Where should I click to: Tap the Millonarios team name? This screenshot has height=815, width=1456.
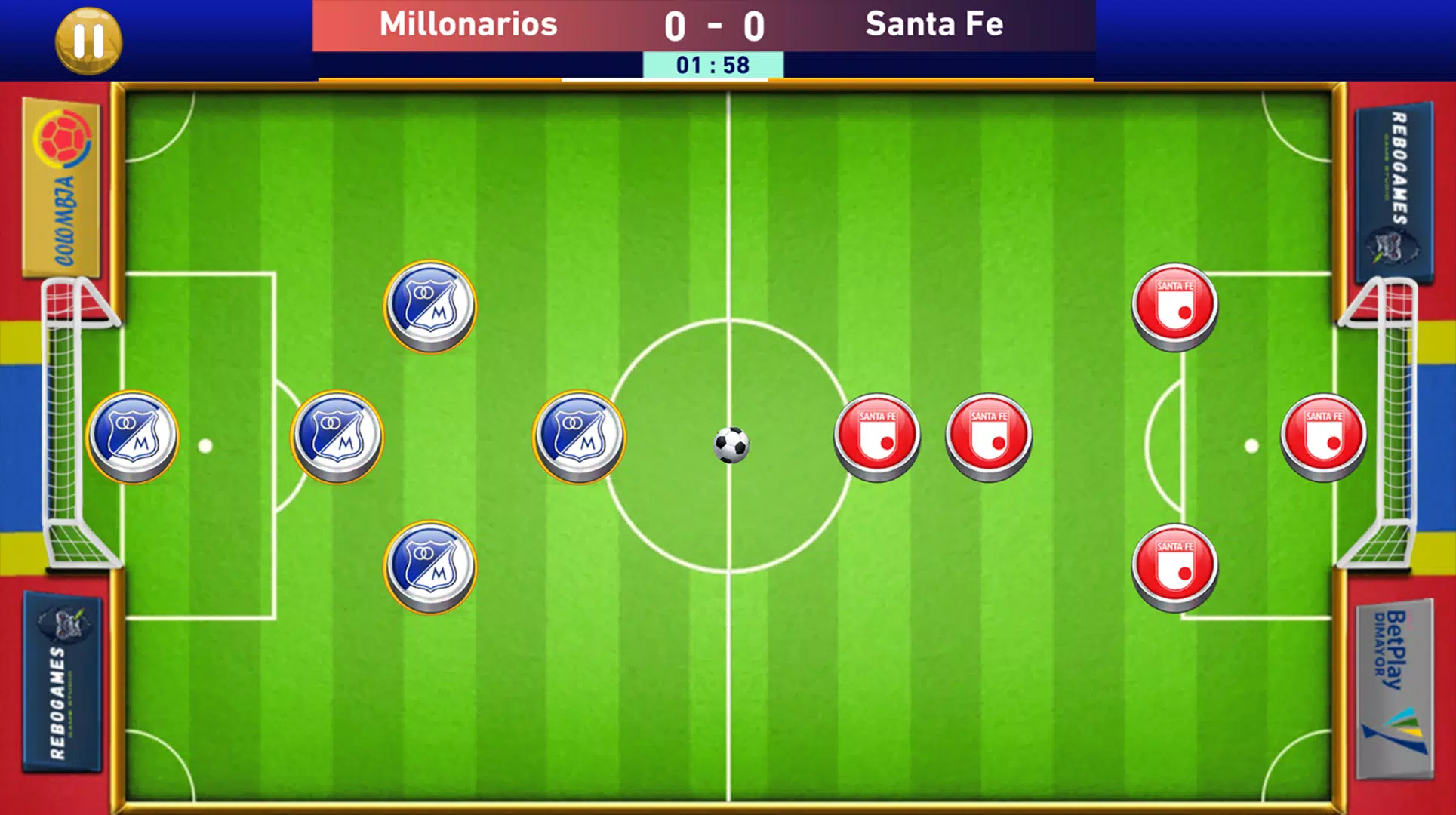point(469,24)
